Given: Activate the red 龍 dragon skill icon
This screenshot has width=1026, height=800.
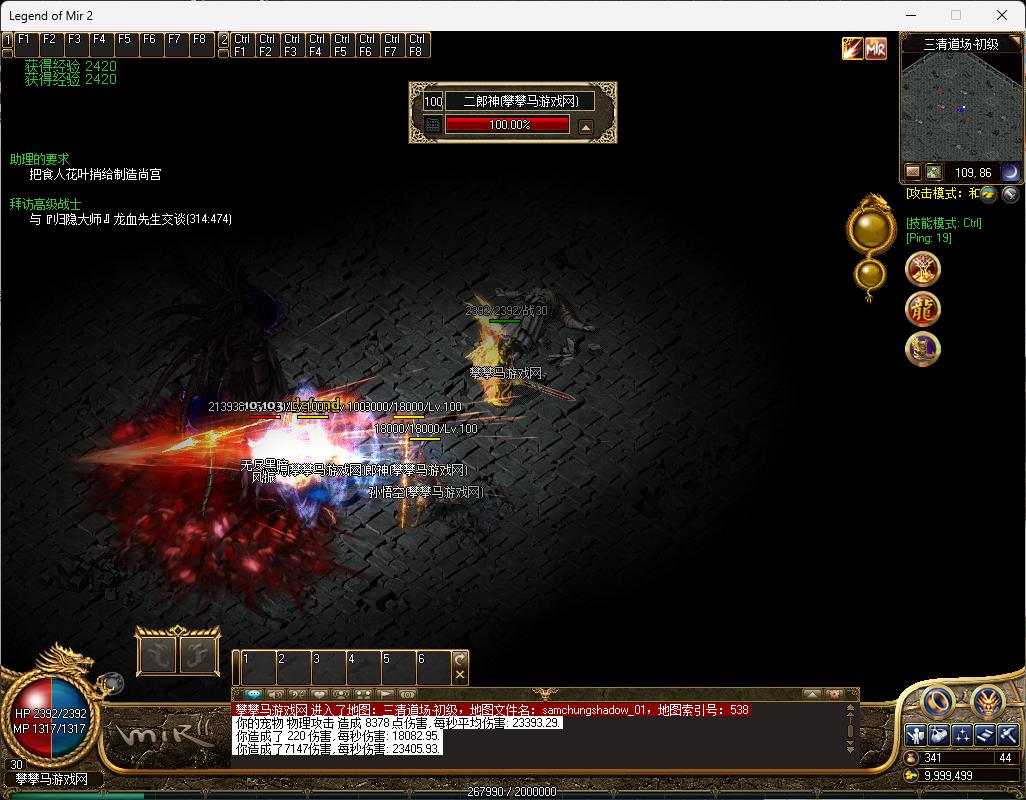Looking at the screenshot, I should pos(922,309).
